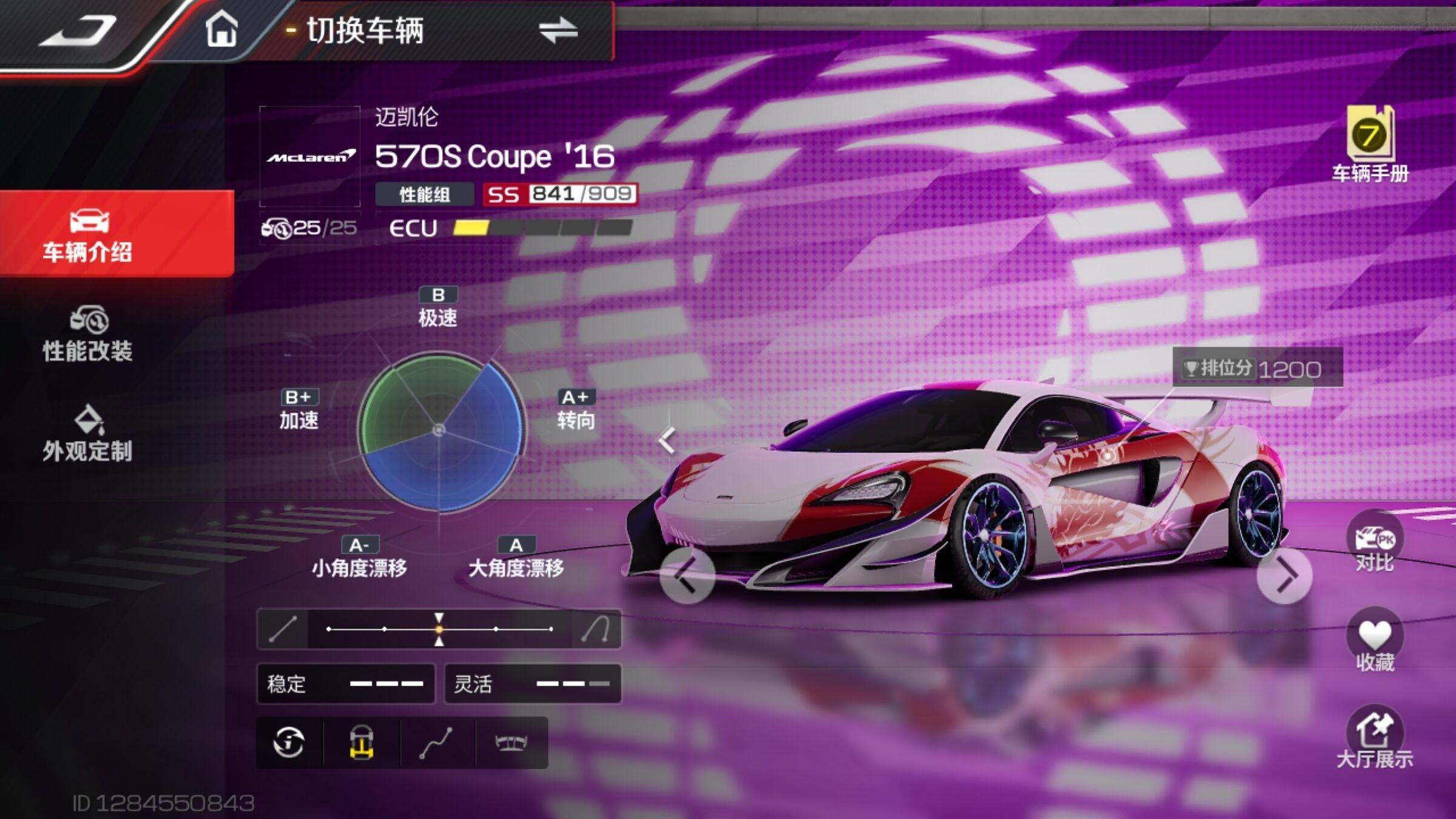1456x819 pixels.
Task: Switch to the 性能改装 performance tuning tab
Action: [88, 334]
